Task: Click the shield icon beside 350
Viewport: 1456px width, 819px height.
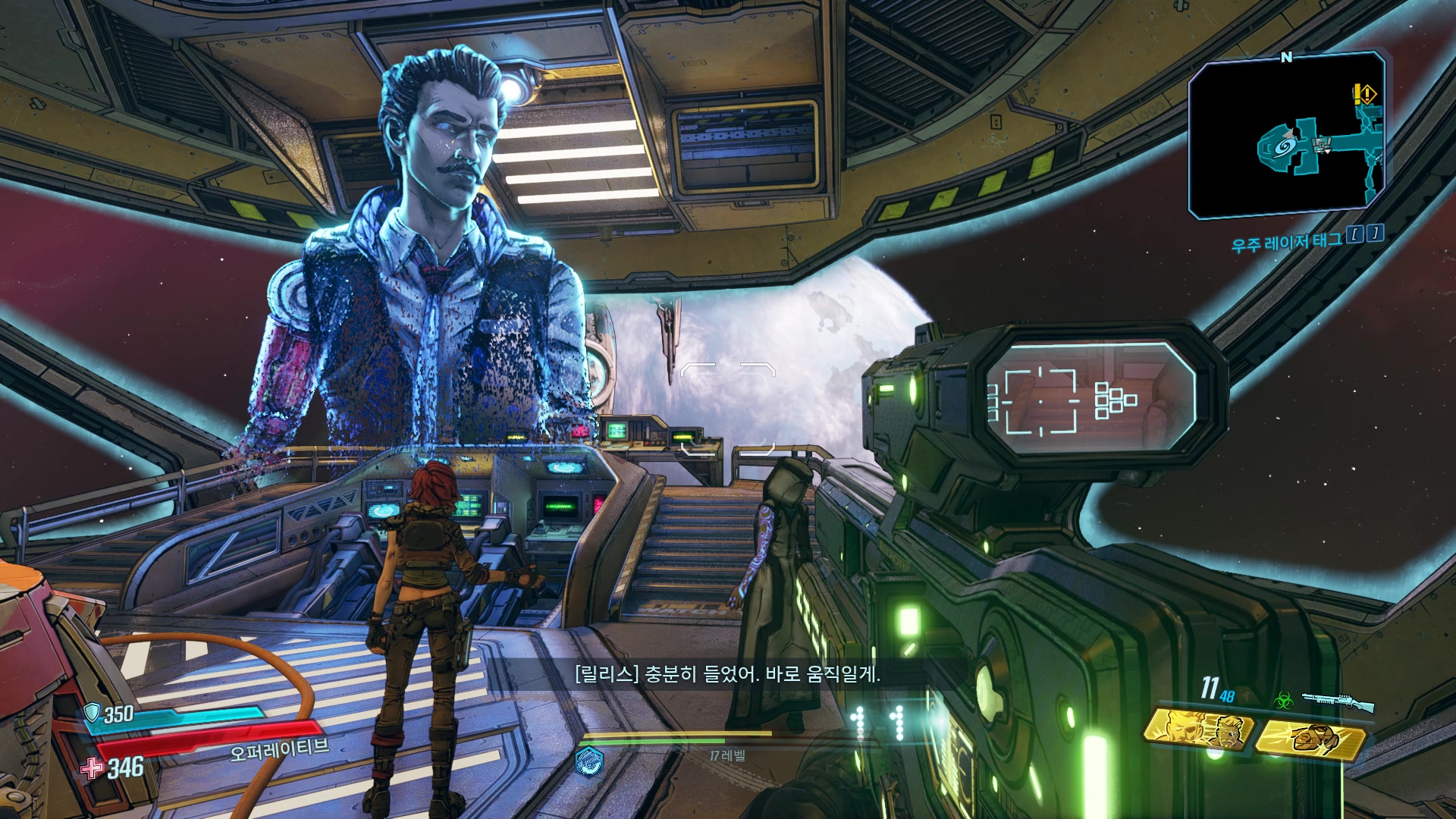Action: [x=92, y=712]
